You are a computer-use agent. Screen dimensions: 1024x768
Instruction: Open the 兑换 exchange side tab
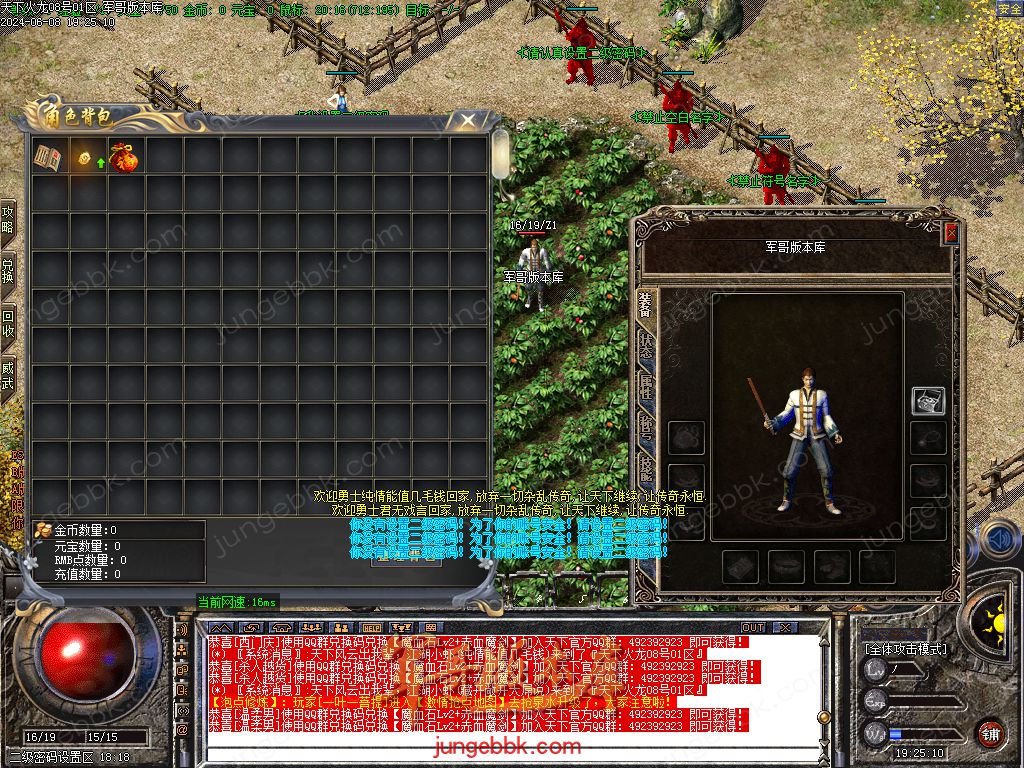pyautogui.click(x=8, y=272)
